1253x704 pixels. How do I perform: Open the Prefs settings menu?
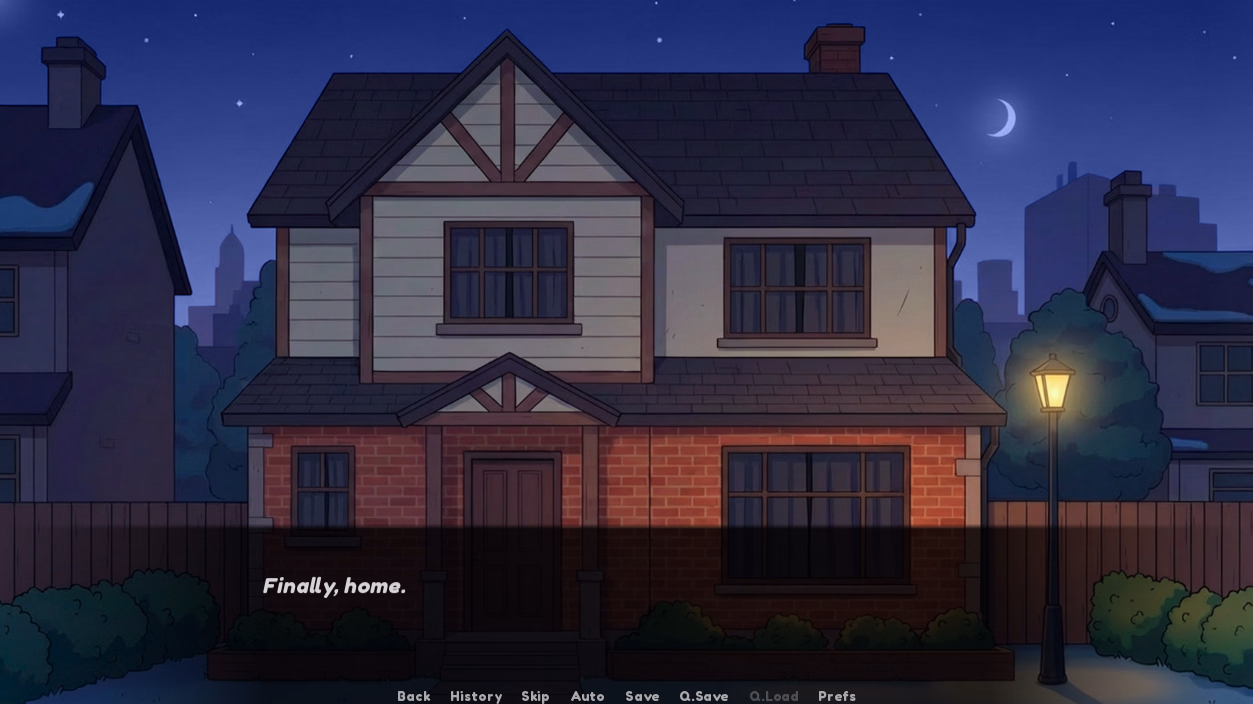click(836, 696)
